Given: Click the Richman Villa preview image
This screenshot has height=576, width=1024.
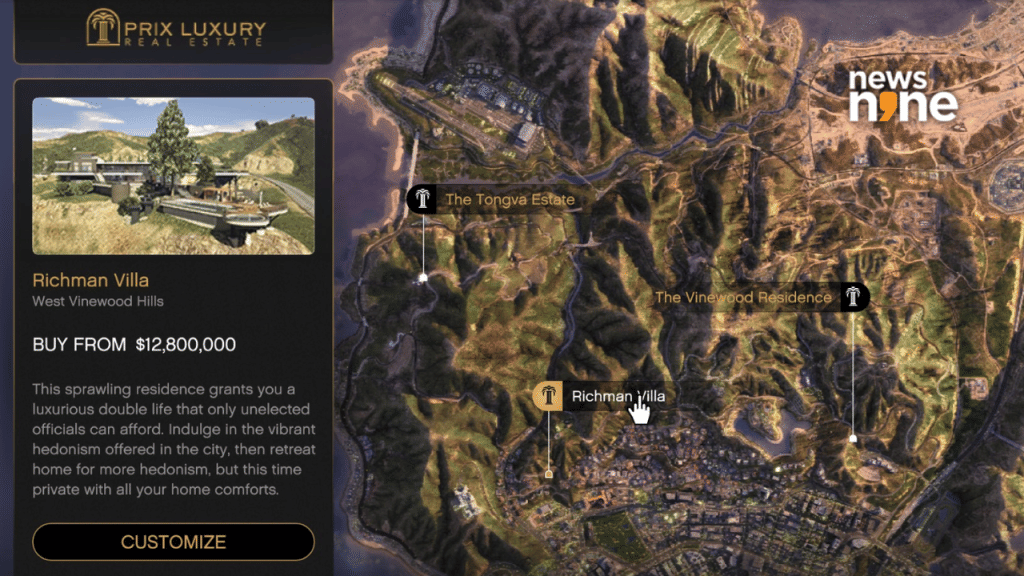Looking at the screenshot, I should point(173,175).
